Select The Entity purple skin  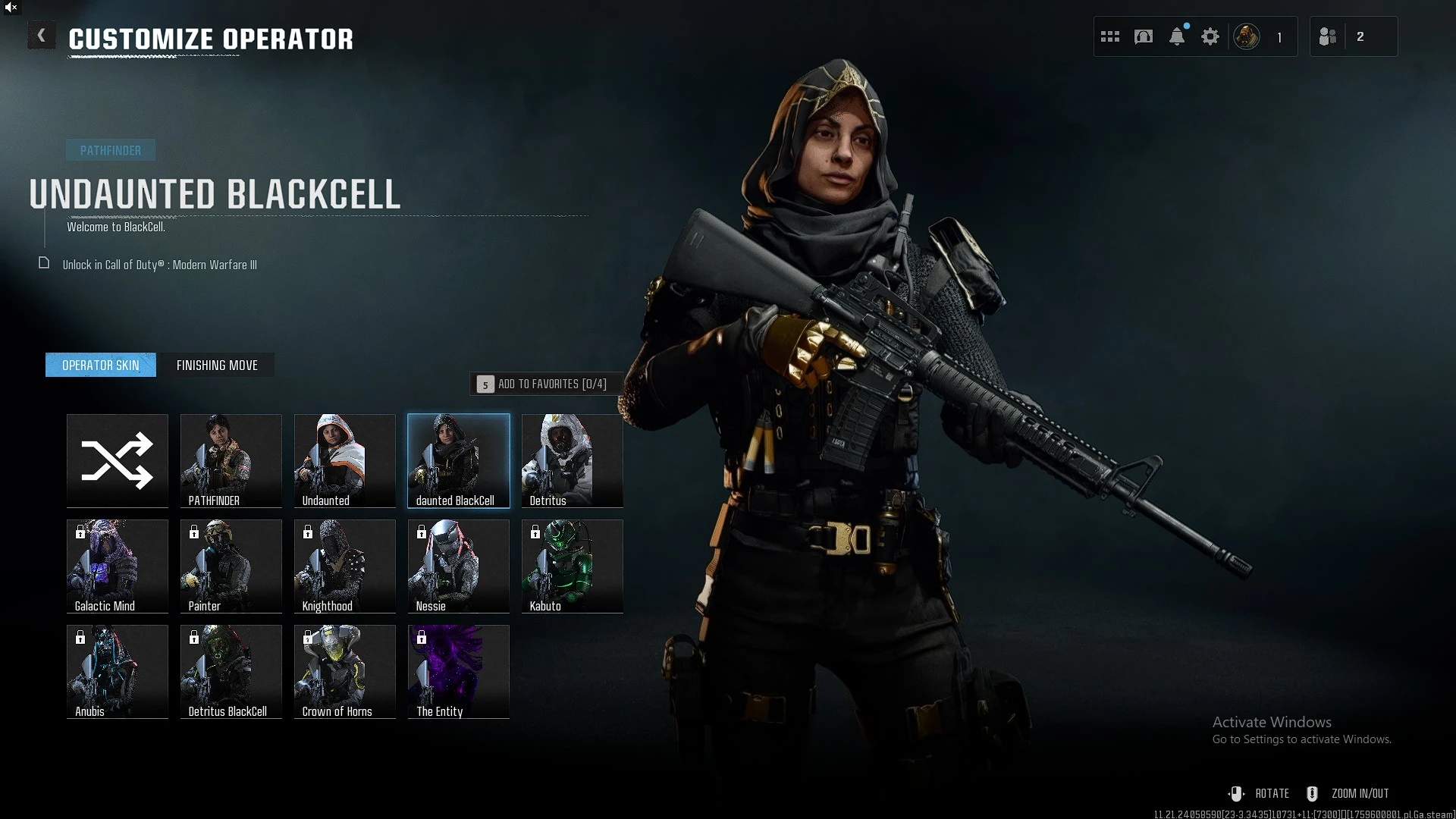pyautogui.click(x=459, y=671)
